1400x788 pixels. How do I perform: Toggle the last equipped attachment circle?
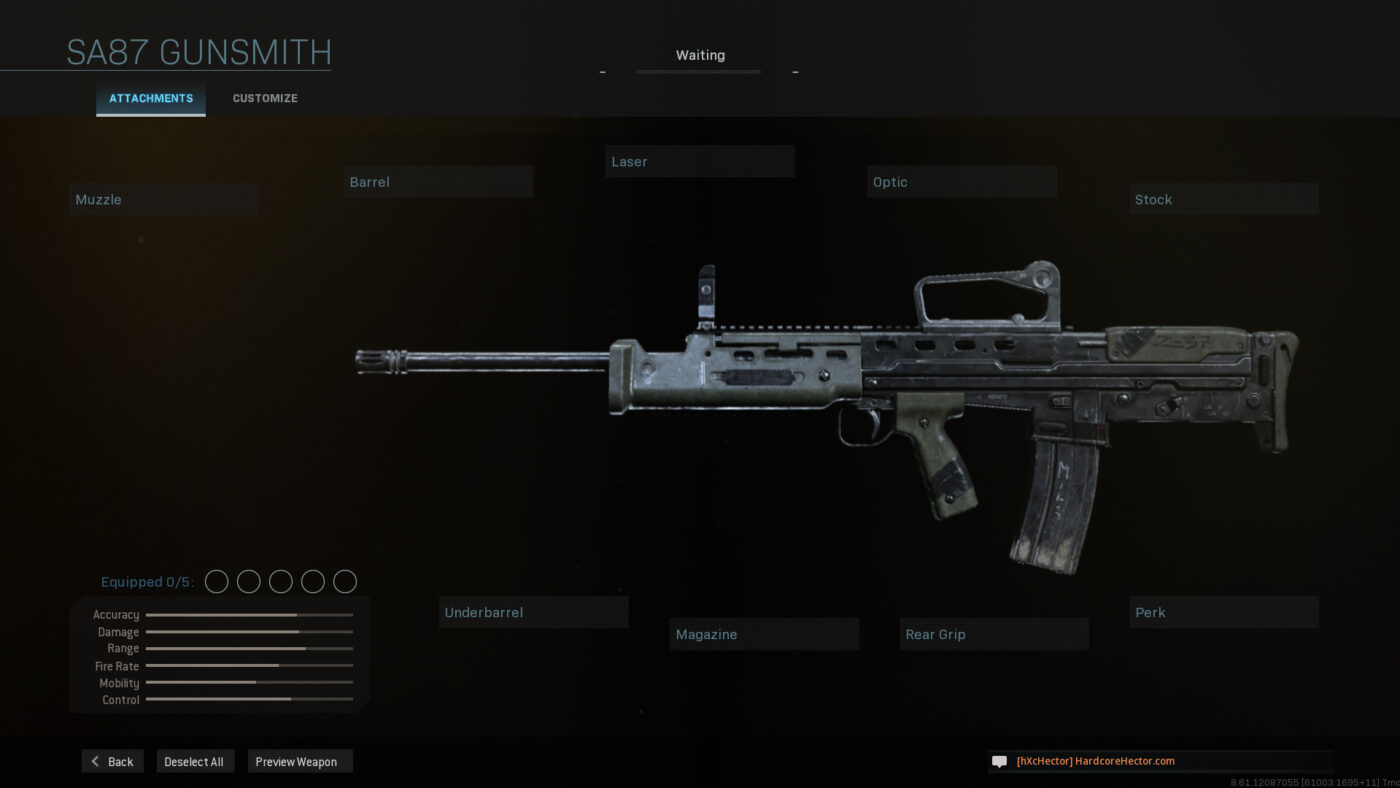(x=344, y=581)
